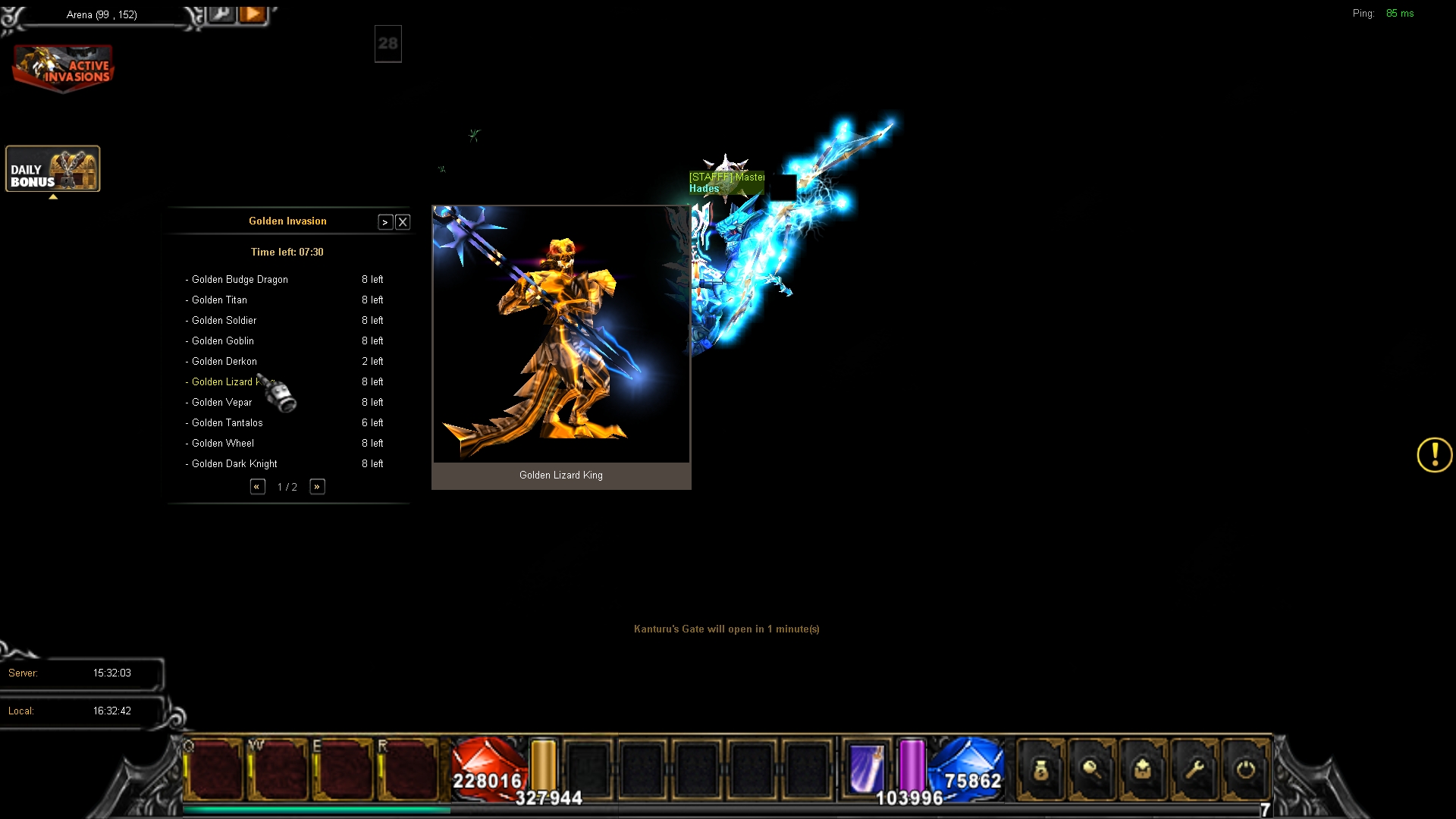1456x819 pixels.
Task: Click the wrench settings icon in bottom bar
Action: [x=1194, y=770]
